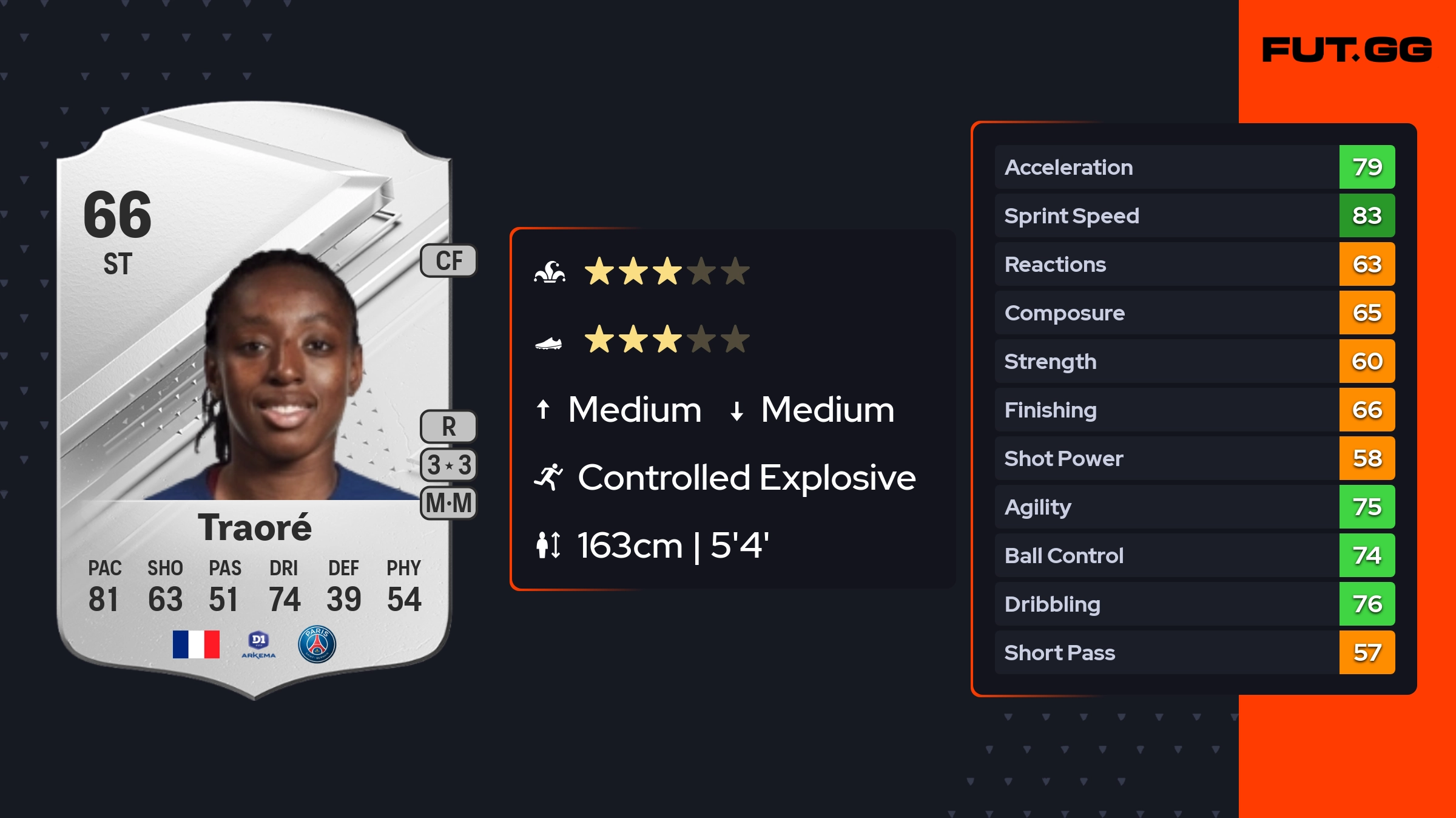Select the R preferred foot badge
The width and height of the screenshot is (1456, 818).
(x=449, y=427)
